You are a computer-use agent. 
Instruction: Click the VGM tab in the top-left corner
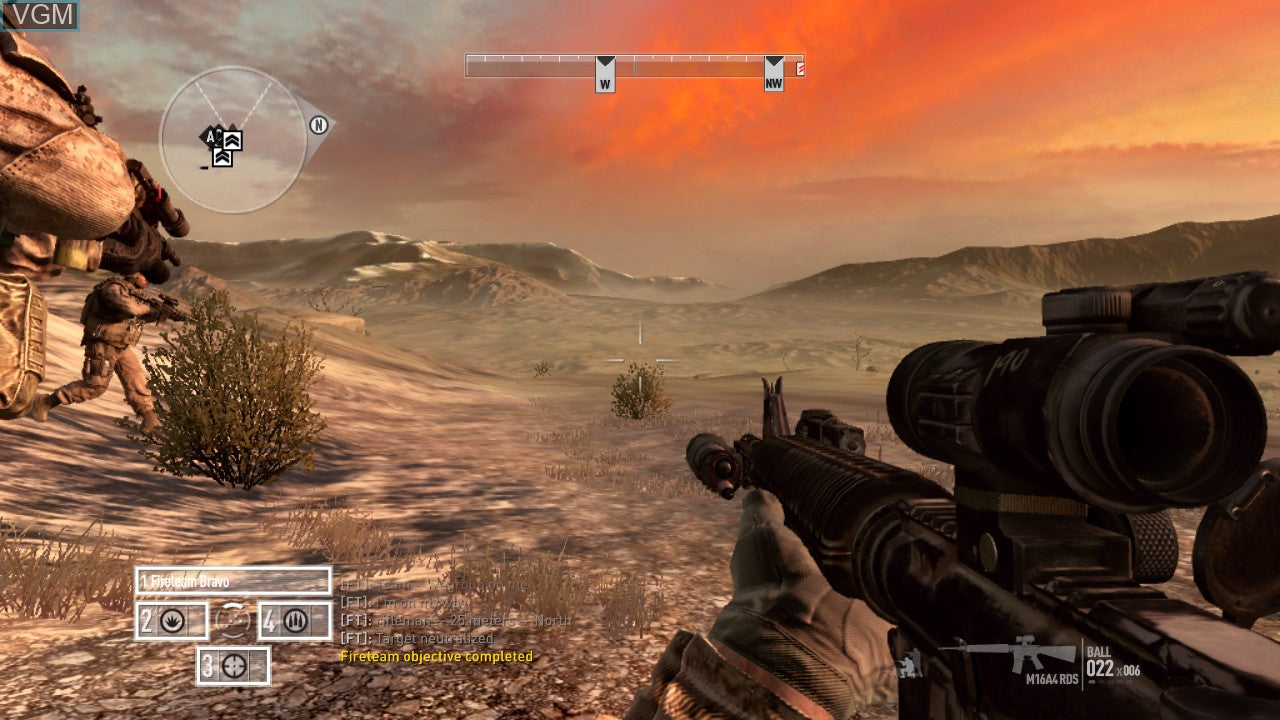pos(43,14)
